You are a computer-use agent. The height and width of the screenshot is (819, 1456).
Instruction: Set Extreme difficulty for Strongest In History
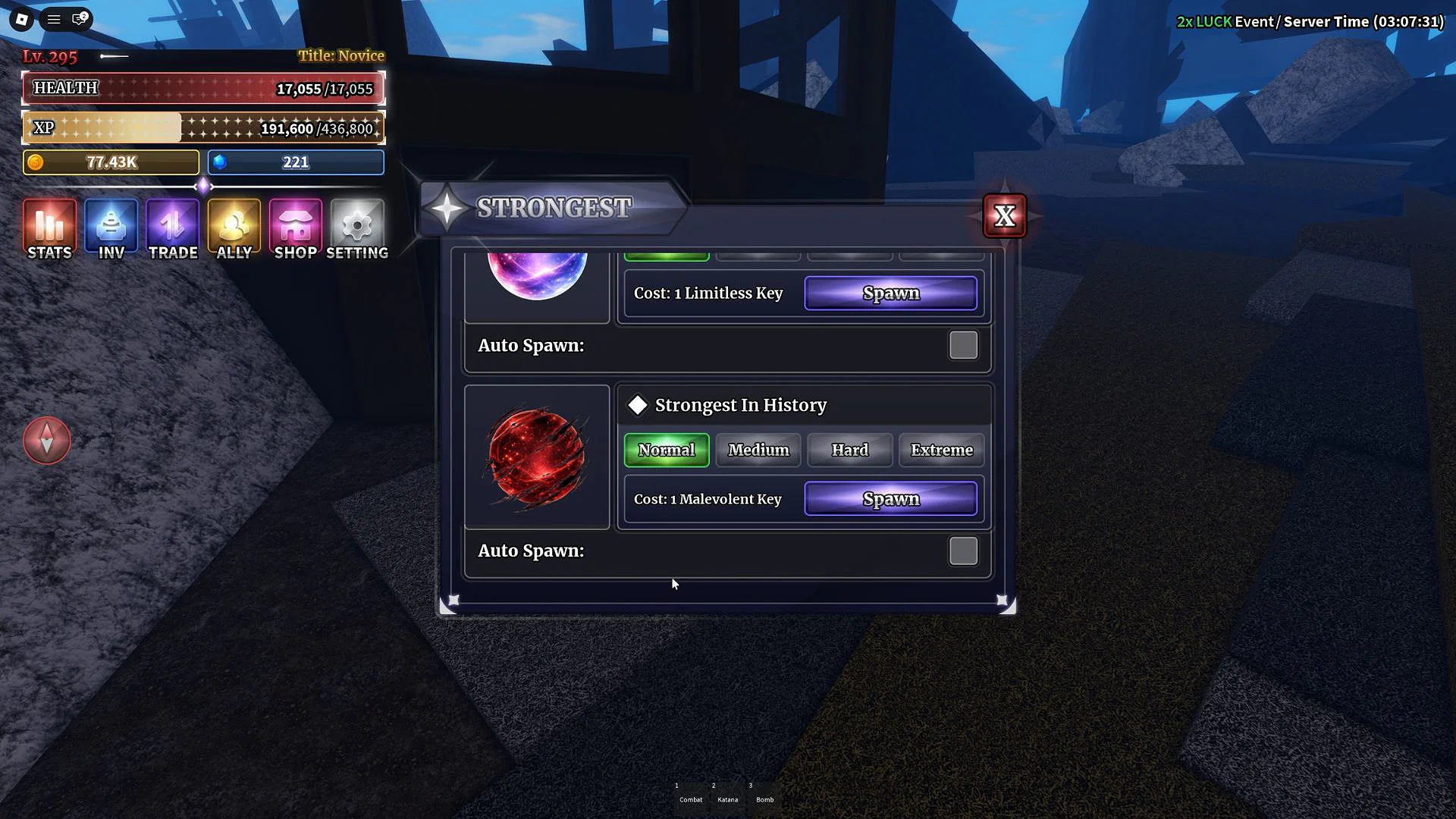941,450
